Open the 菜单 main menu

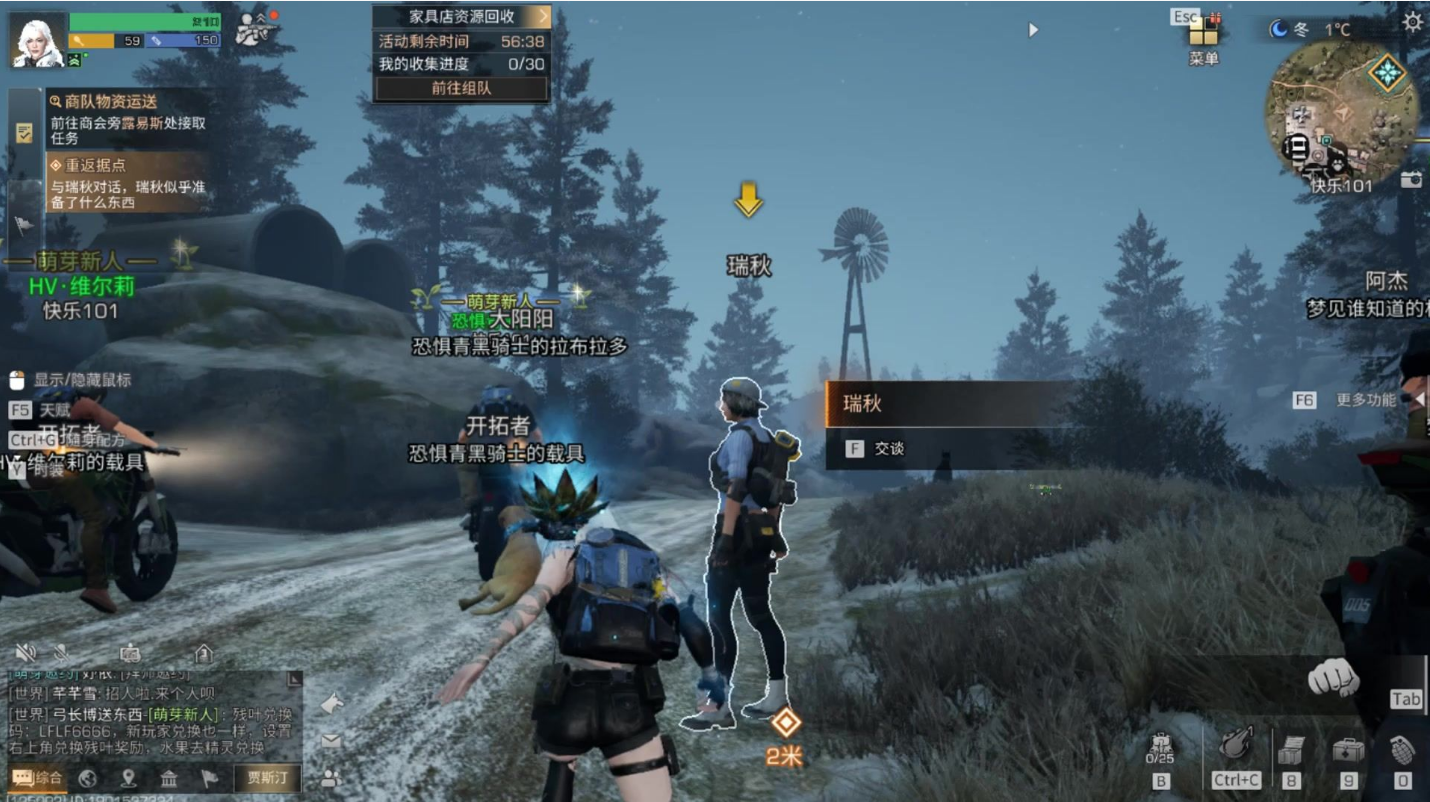click(1203, 38)
